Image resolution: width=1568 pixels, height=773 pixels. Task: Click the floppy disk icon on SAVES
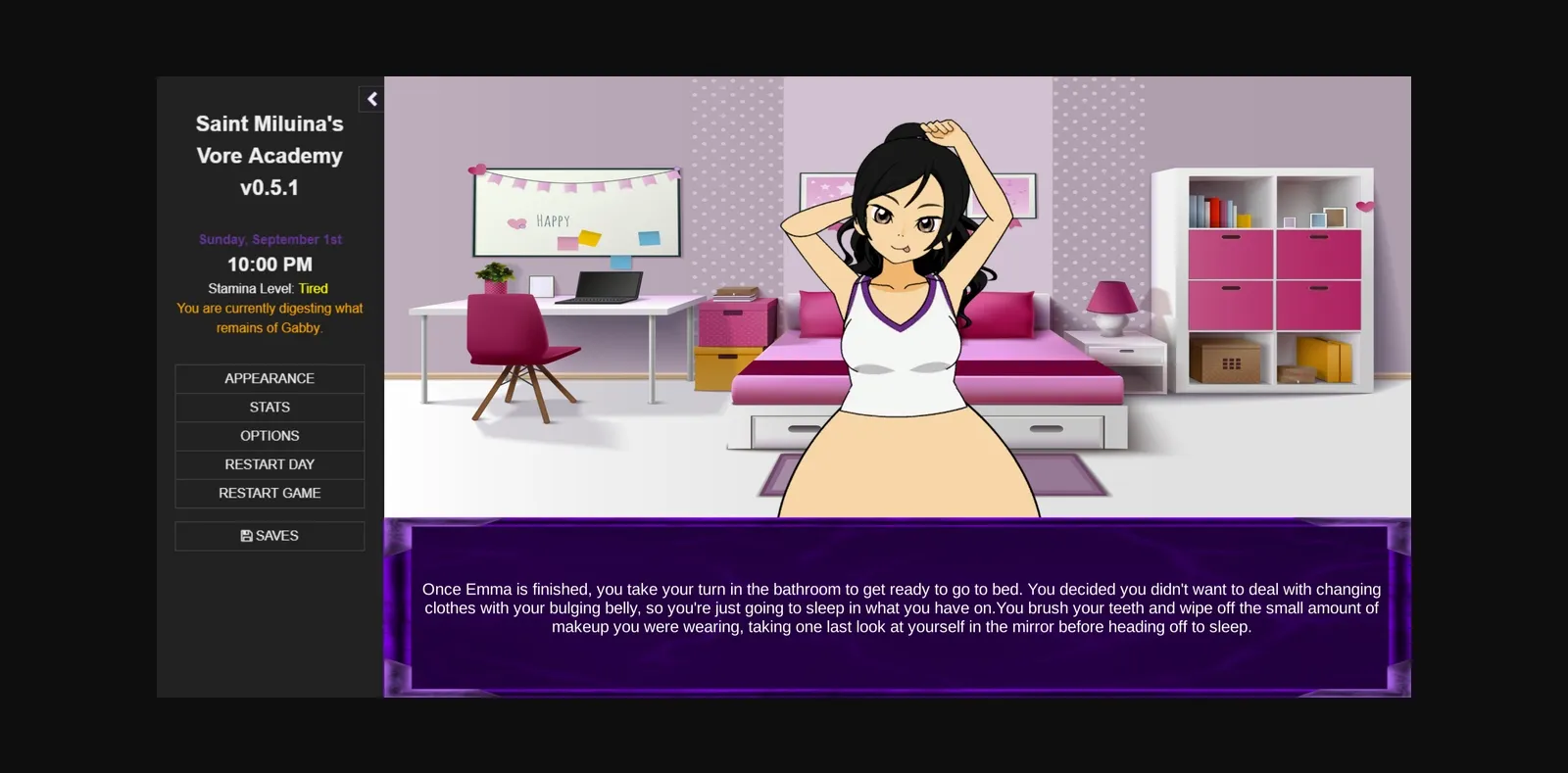pyautogui.click(x=246, y=536)
